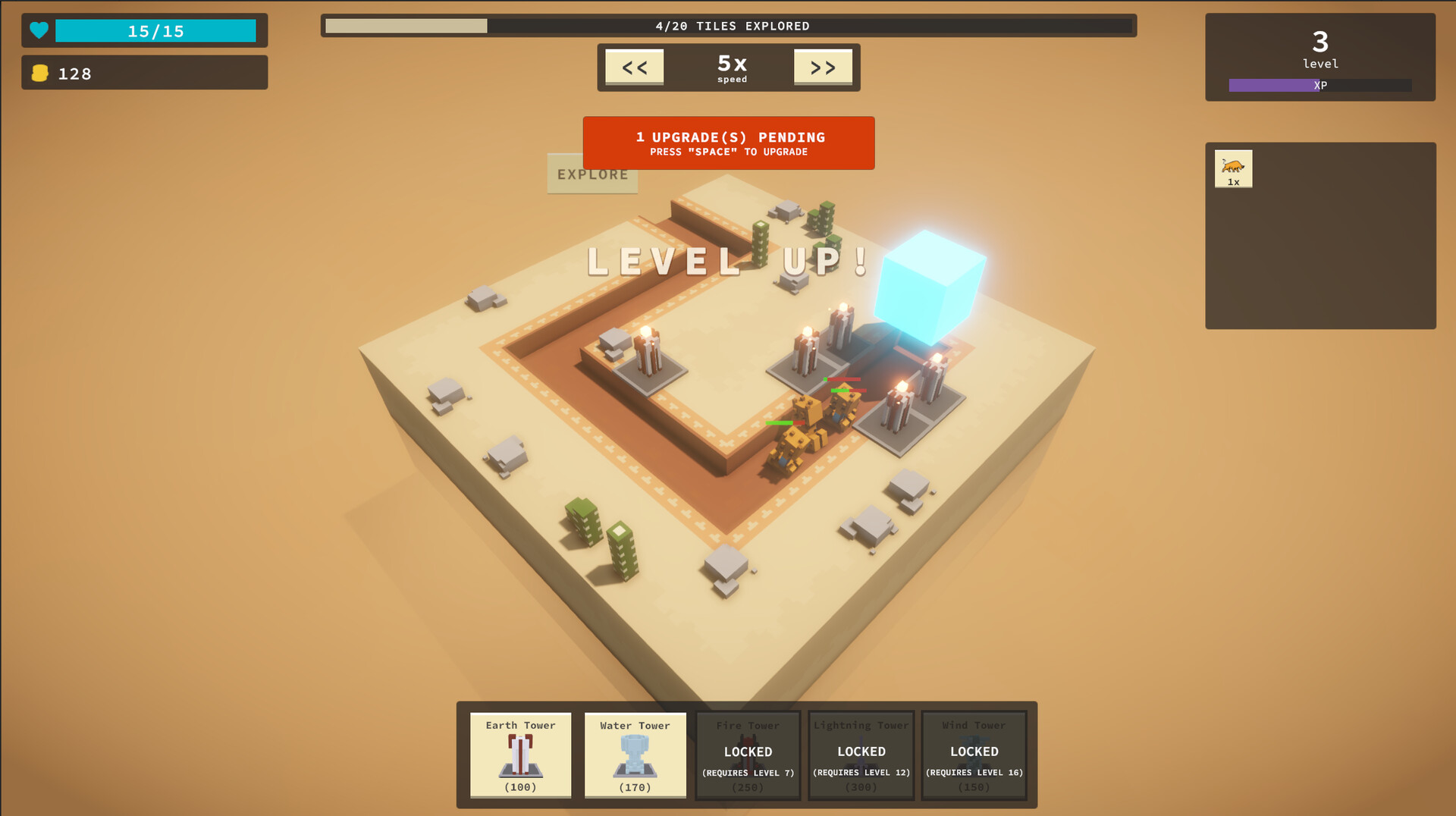
Task: Click the coin icon next to 128
Action: pyautogui.click(x=41, y=73)
